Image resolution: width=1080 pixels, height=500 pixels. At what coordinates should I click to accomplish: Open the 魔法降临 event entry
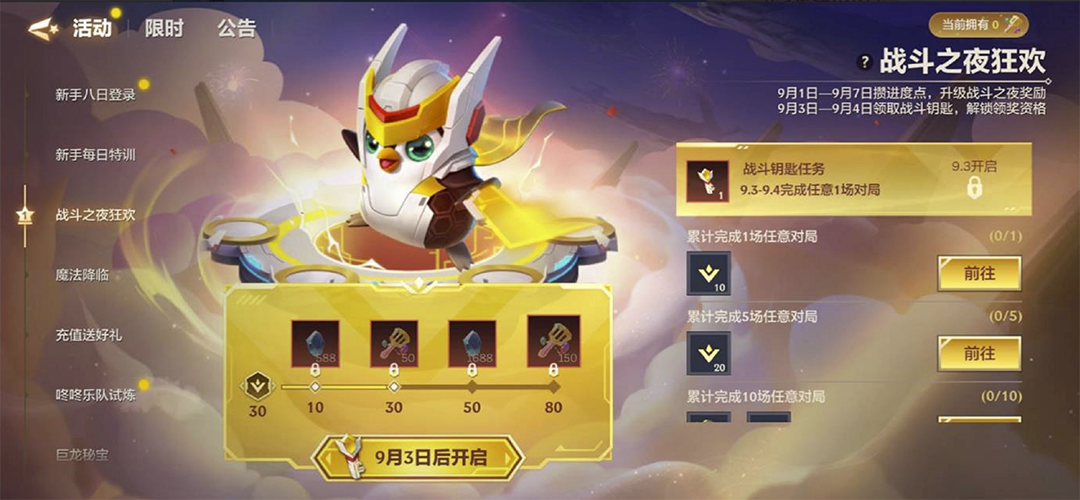click(83, 275)
